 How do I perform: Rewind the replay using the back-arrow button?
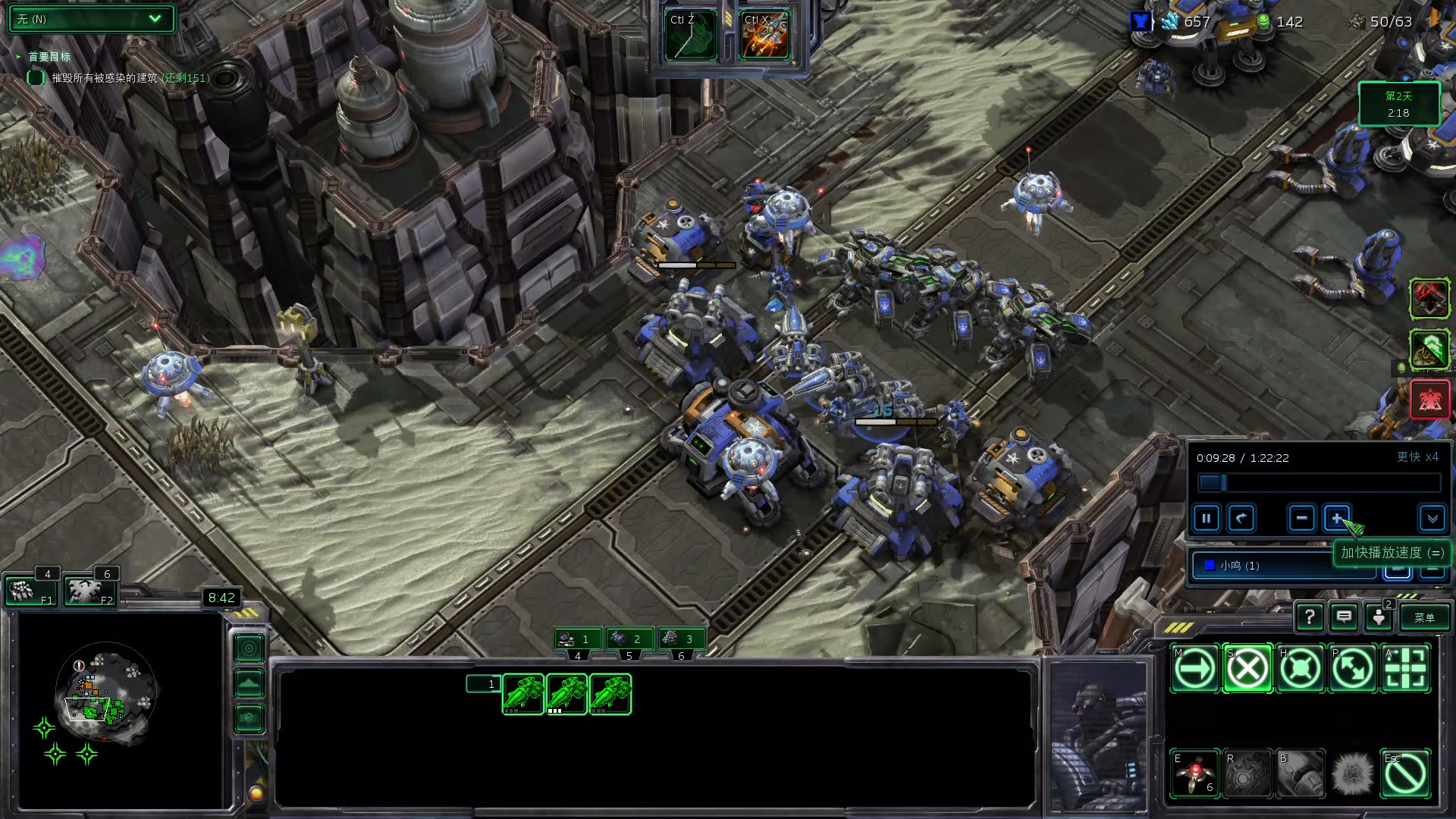pos(1241,519)
